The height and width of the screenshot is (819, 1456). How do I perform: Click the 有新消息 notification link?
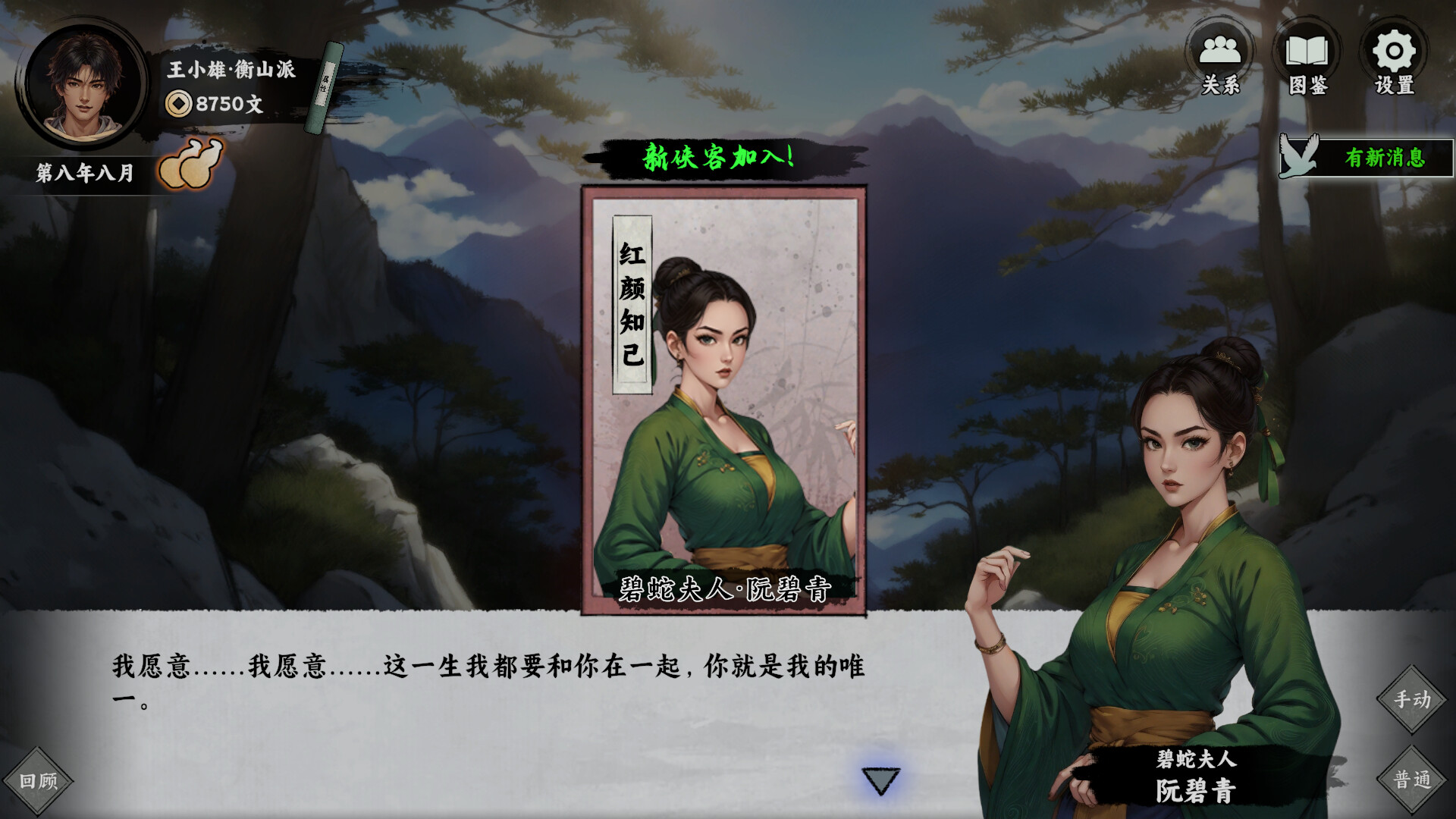[x=1385, y=157]
